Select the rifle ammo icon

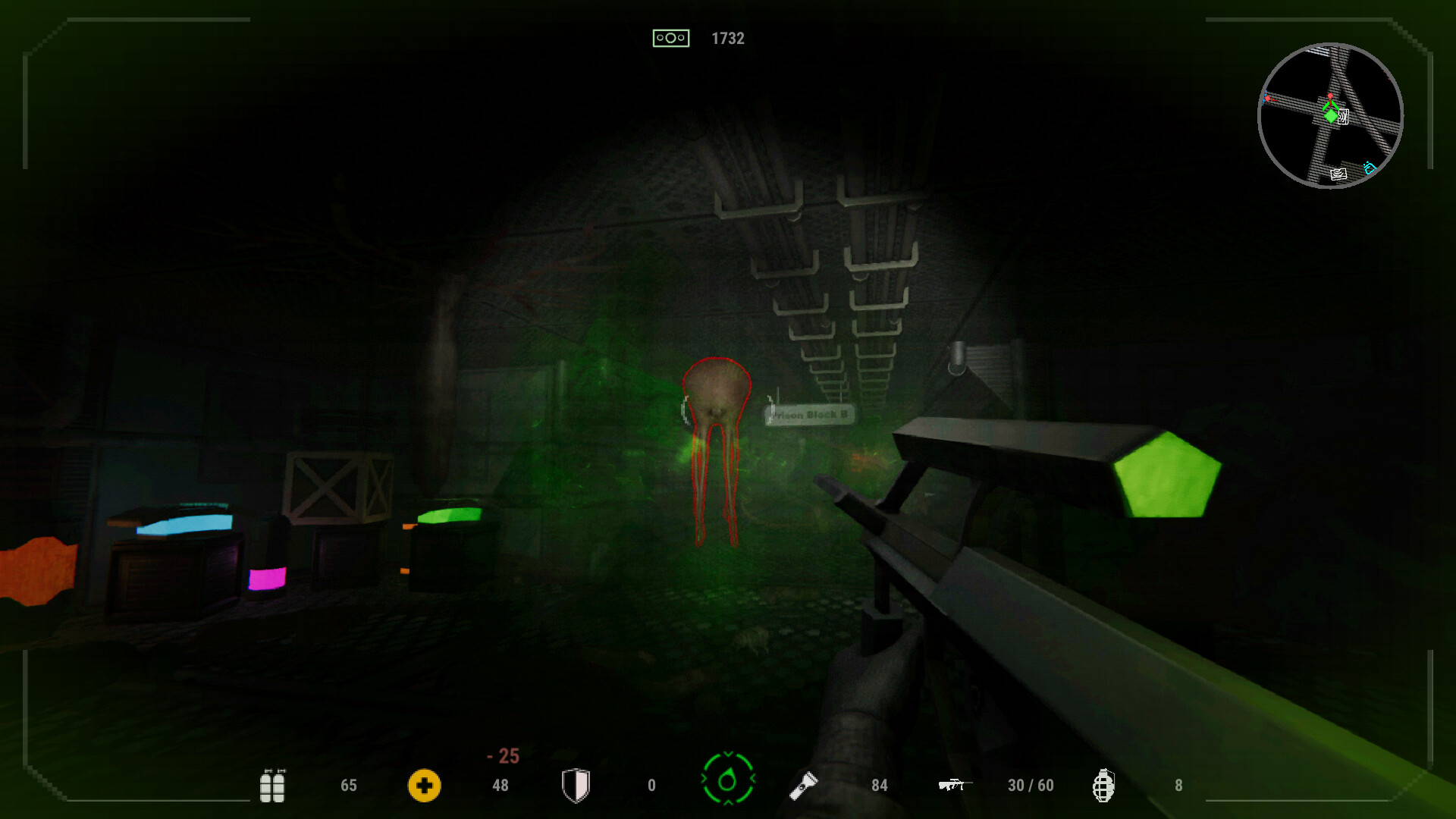954,785
